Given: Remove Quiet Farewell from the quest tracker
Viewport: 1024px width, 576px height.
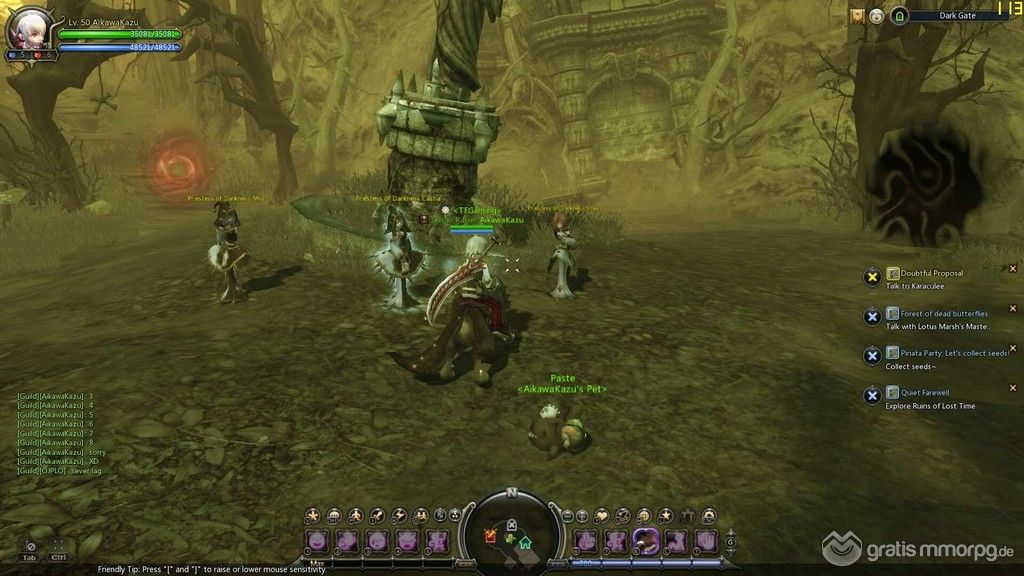Looking at the screenshot, I should 1012,388.
